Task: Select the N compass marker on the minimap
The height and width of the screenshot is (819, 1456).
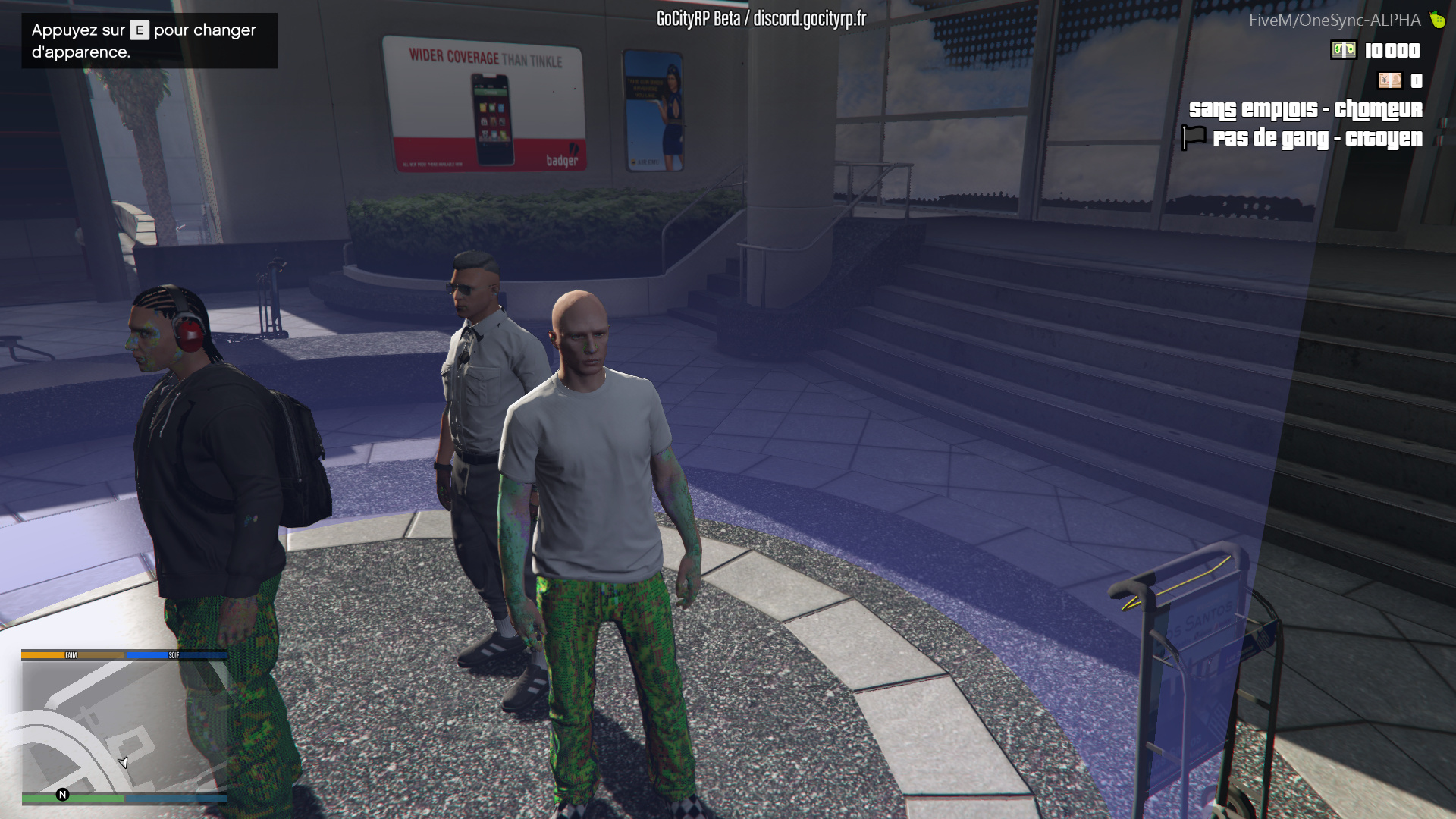Action: pos(61,795)
